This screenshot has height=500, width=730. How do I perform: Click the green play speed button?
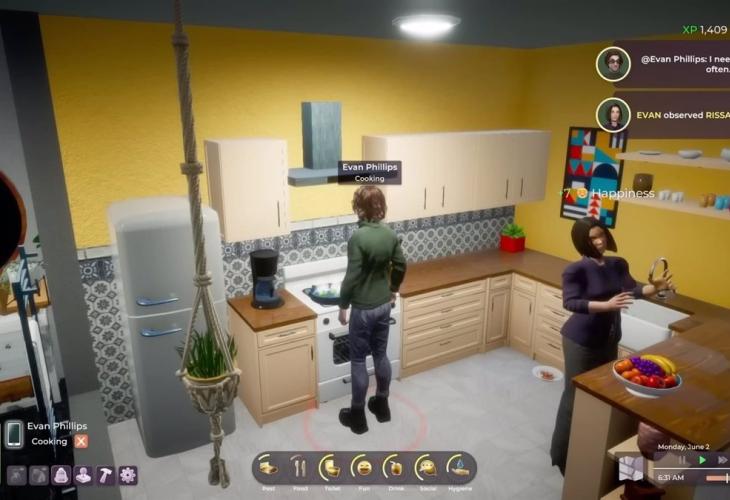coord(702,460)
